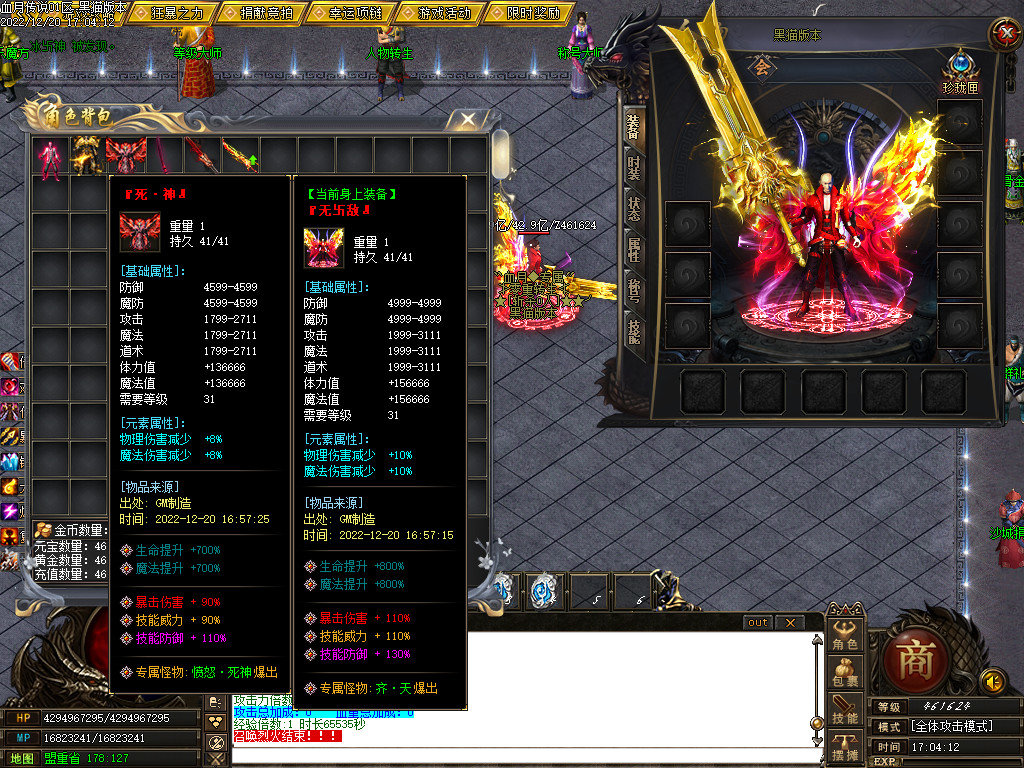Select the golden armor item in the bag

click(x=87, y=157)
